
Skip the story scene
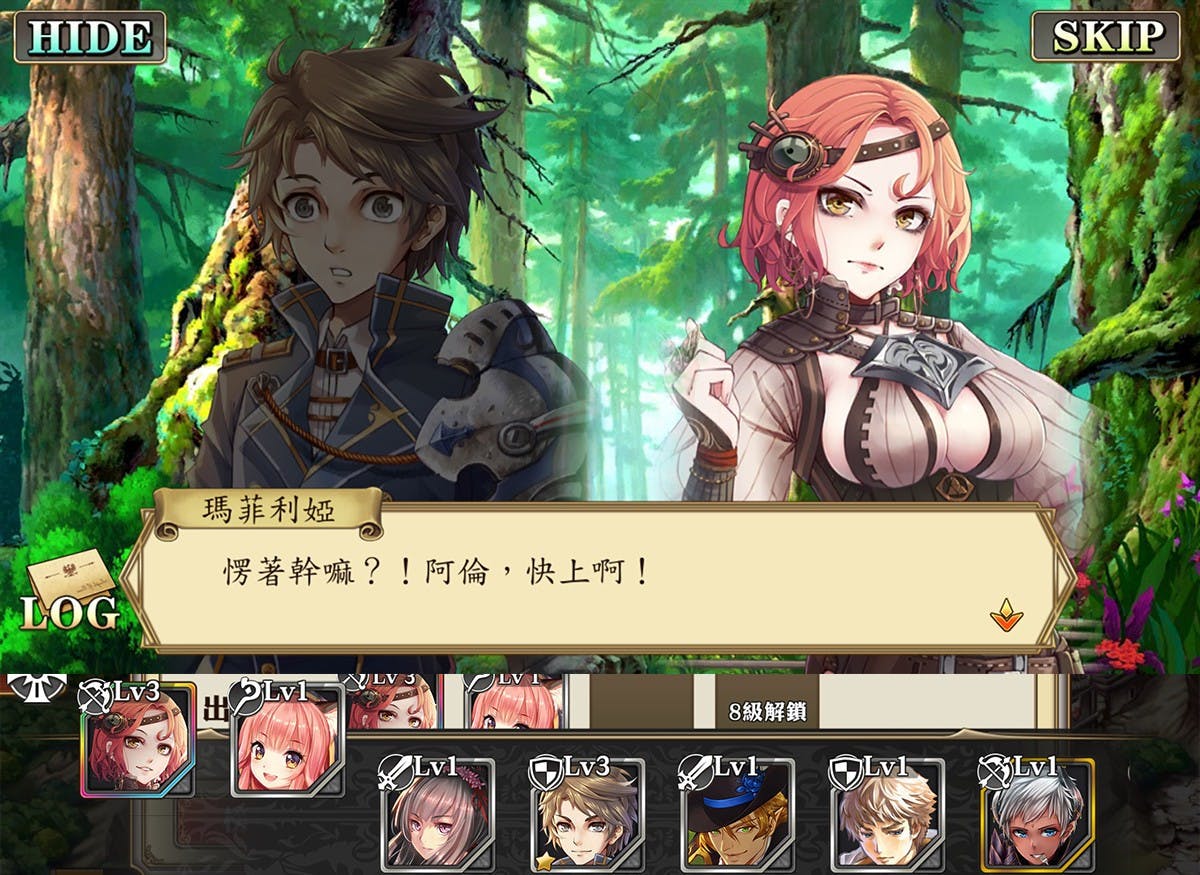pos(1106,37)
